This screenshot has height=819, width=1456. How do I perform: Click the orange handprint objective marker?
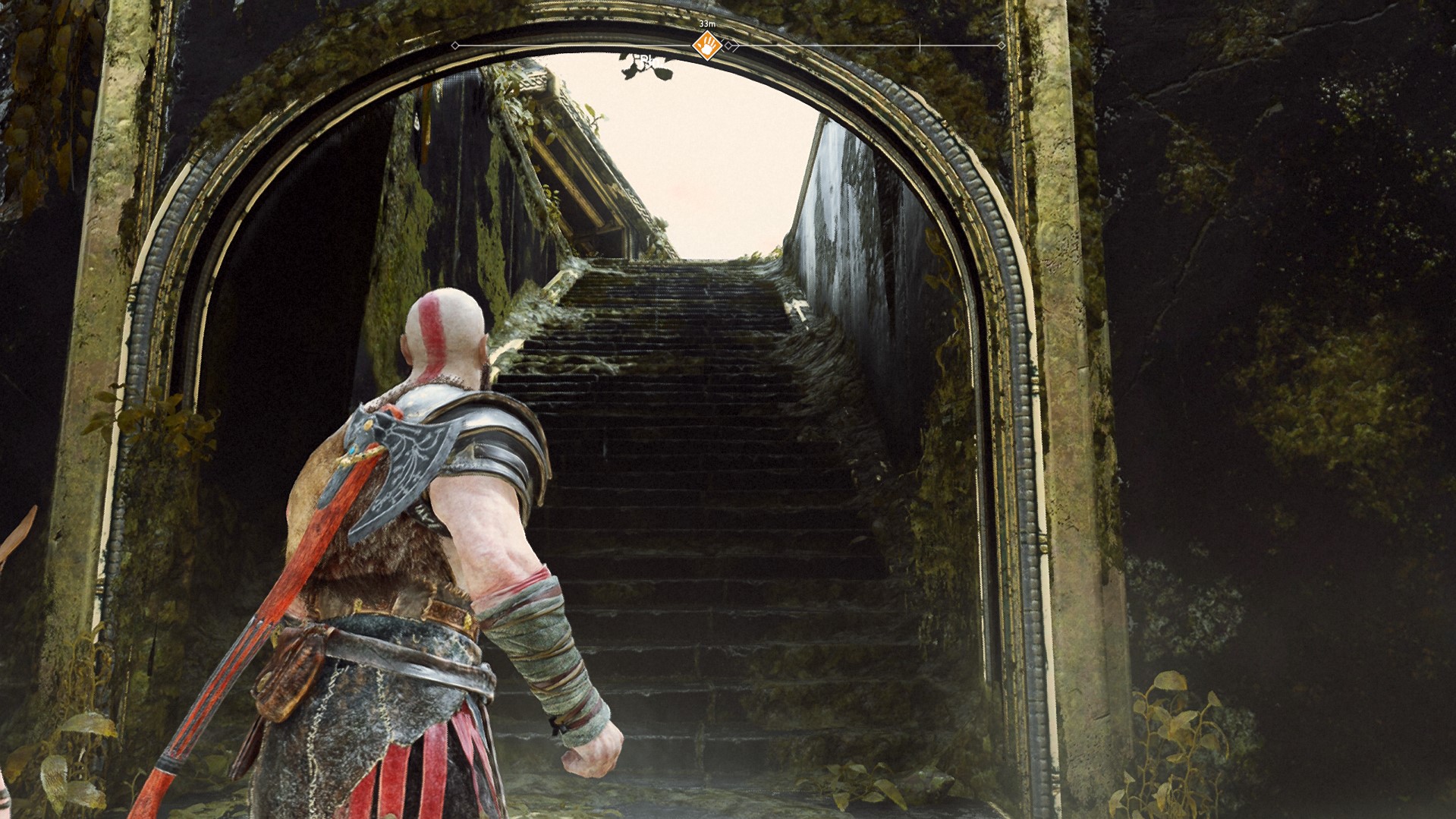coord(707,46)
